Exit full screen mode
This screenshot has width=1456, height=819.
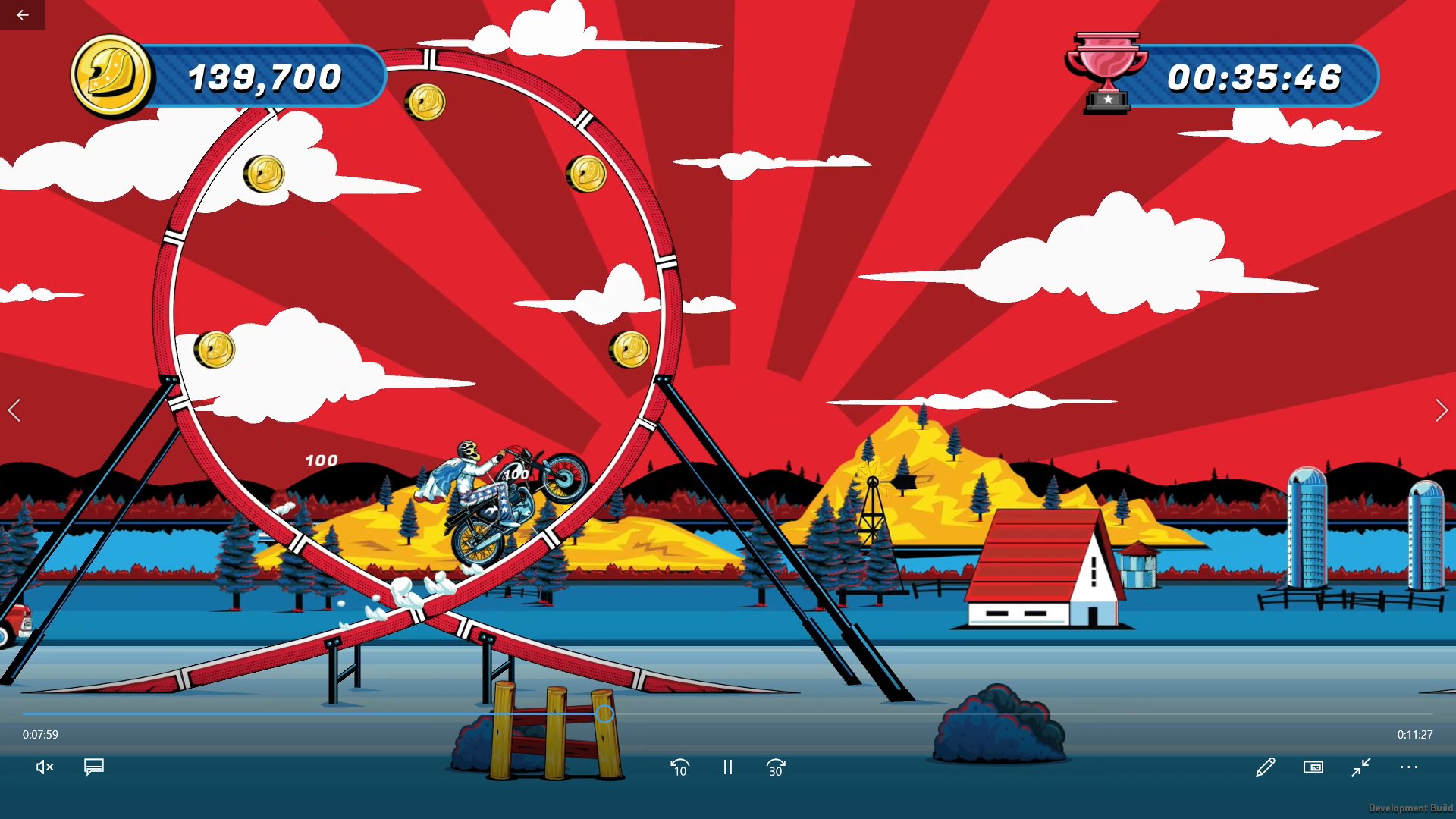click(1361, 767)
